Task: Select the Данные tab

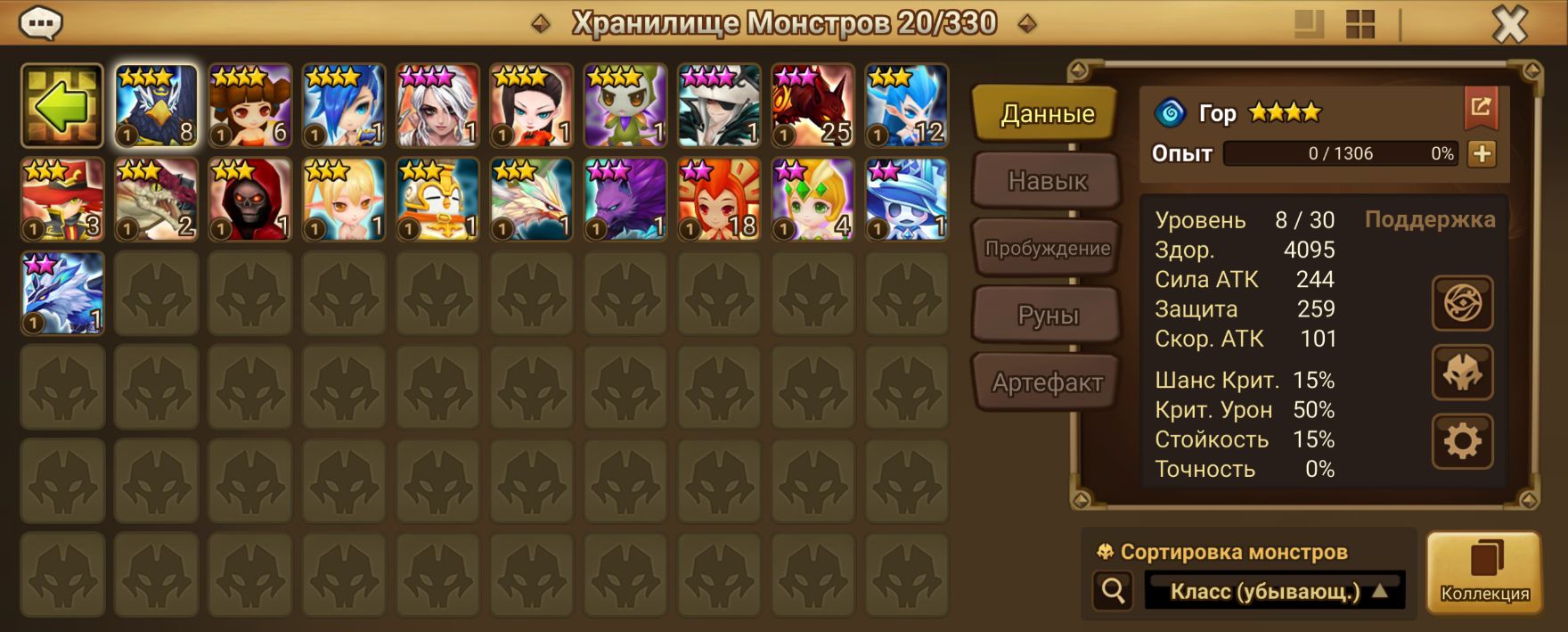Action: pyautogui.click(x=1047, y=114)
